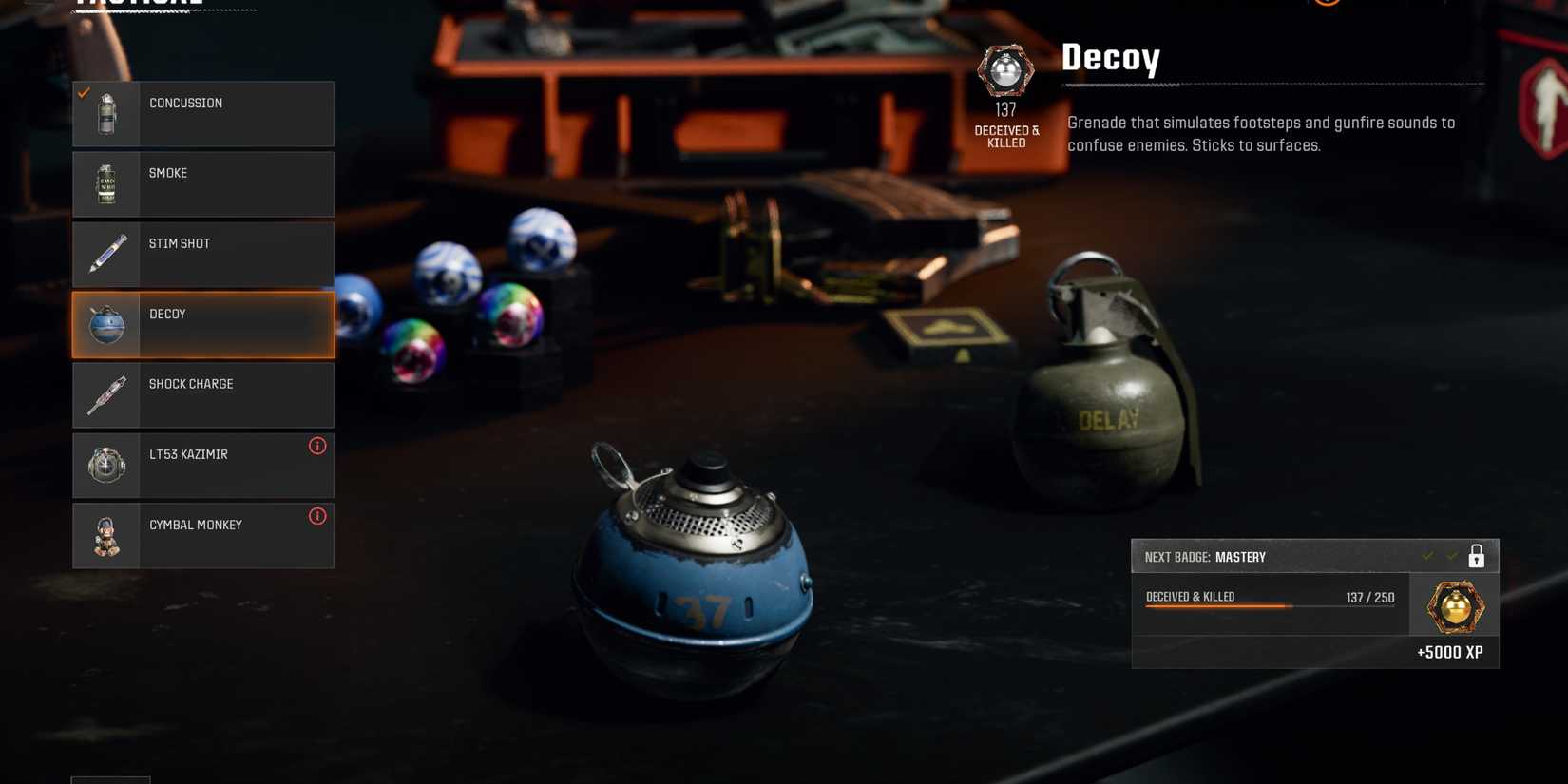Image resolution: width=1568 pixels, height=784 pixels.
Task: Open info tooltip on Cymbal Monkey
Action: (317, 516)
